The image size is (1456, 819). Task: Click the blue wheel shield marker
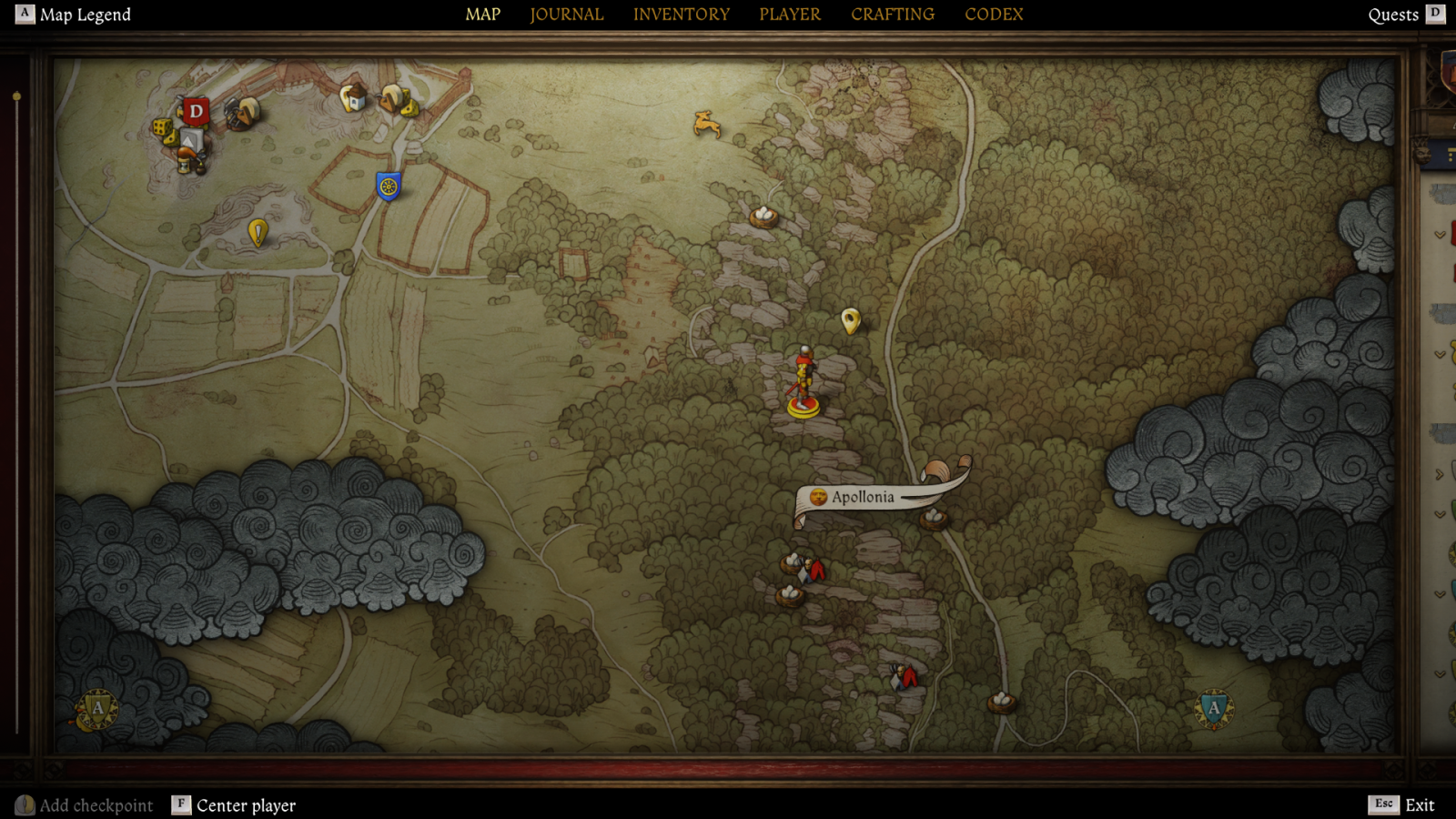point(389,187)
